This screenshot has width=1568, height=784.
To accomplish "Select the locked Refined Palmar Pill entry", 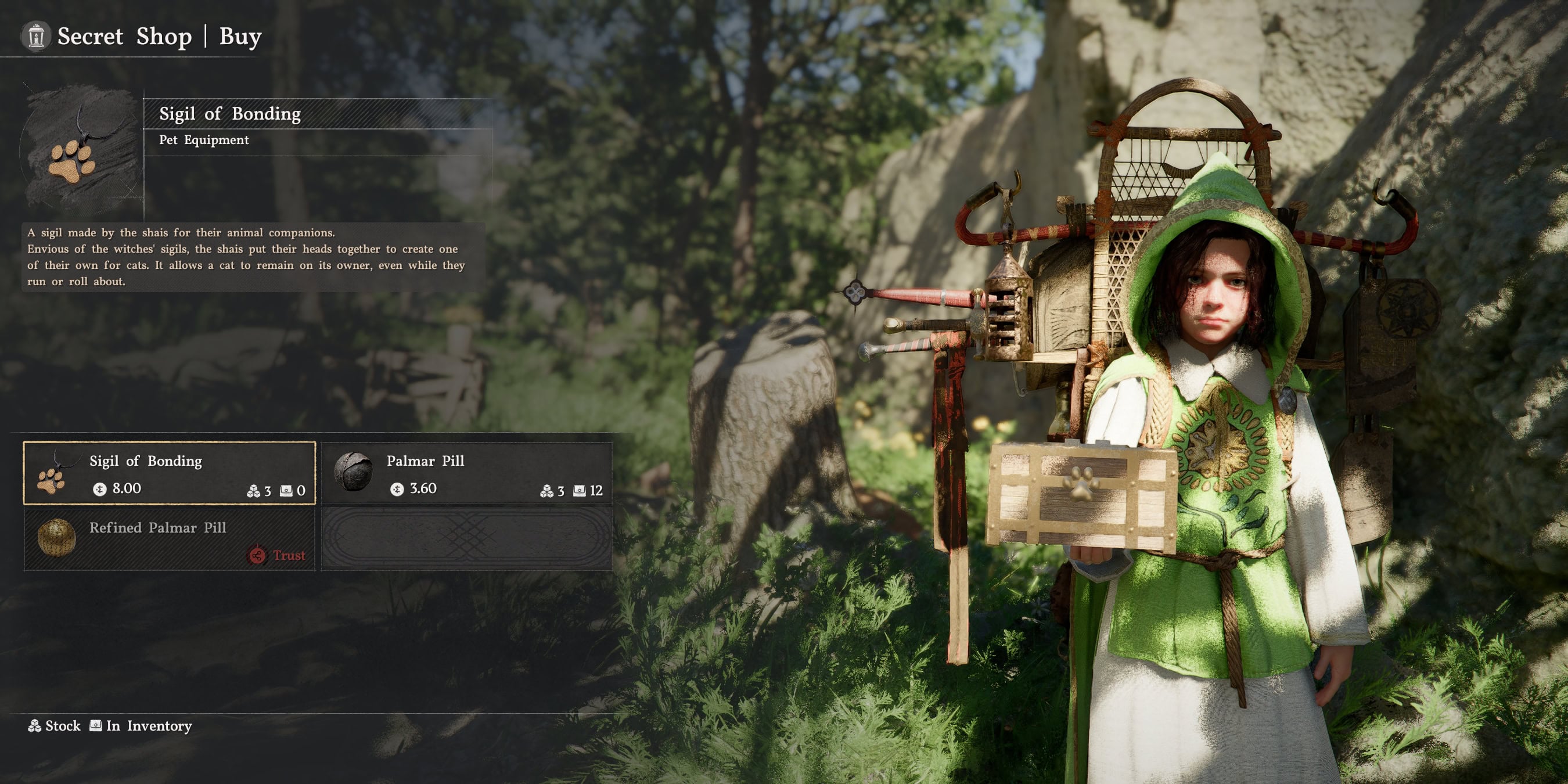I will (x=169, y=540).
